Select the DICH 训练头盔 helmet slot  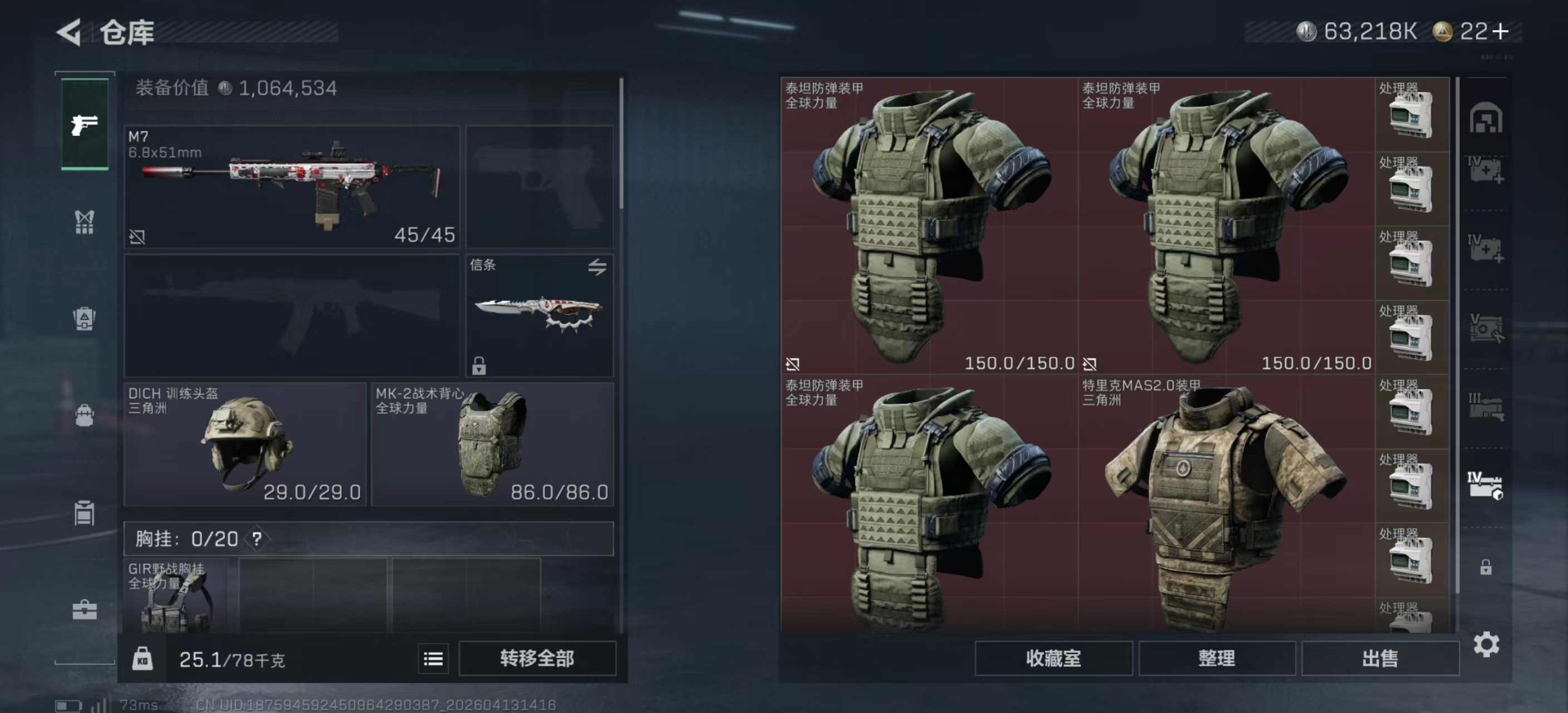click(x=244, y=444)
